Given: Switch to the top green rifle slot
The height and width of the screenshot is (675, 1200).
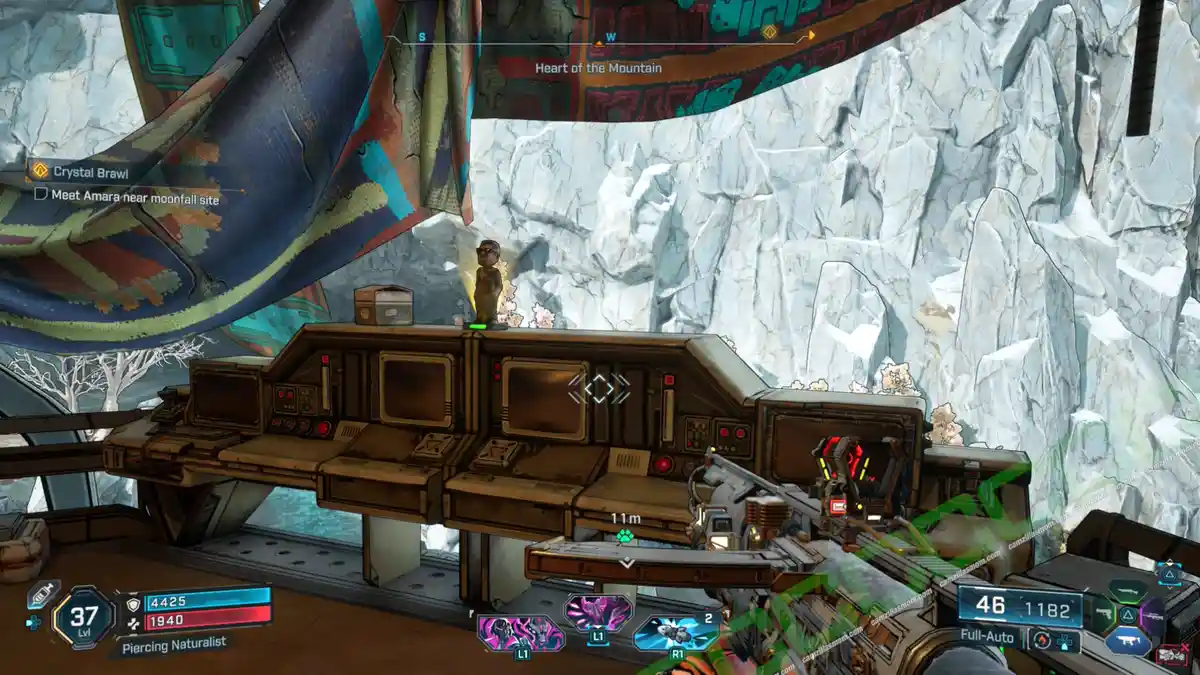Looking at the screenshot, I should pyautogui.click(x=1128, y=591).
